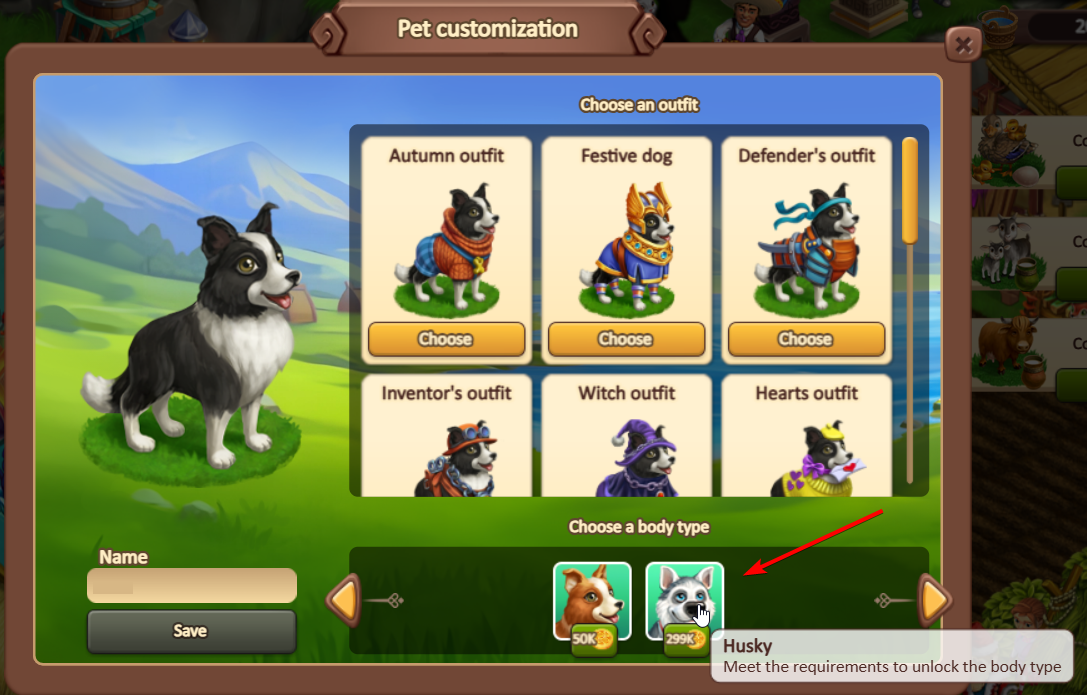Save the pet customization
The image size is (1087, 695).
point(192,631)
